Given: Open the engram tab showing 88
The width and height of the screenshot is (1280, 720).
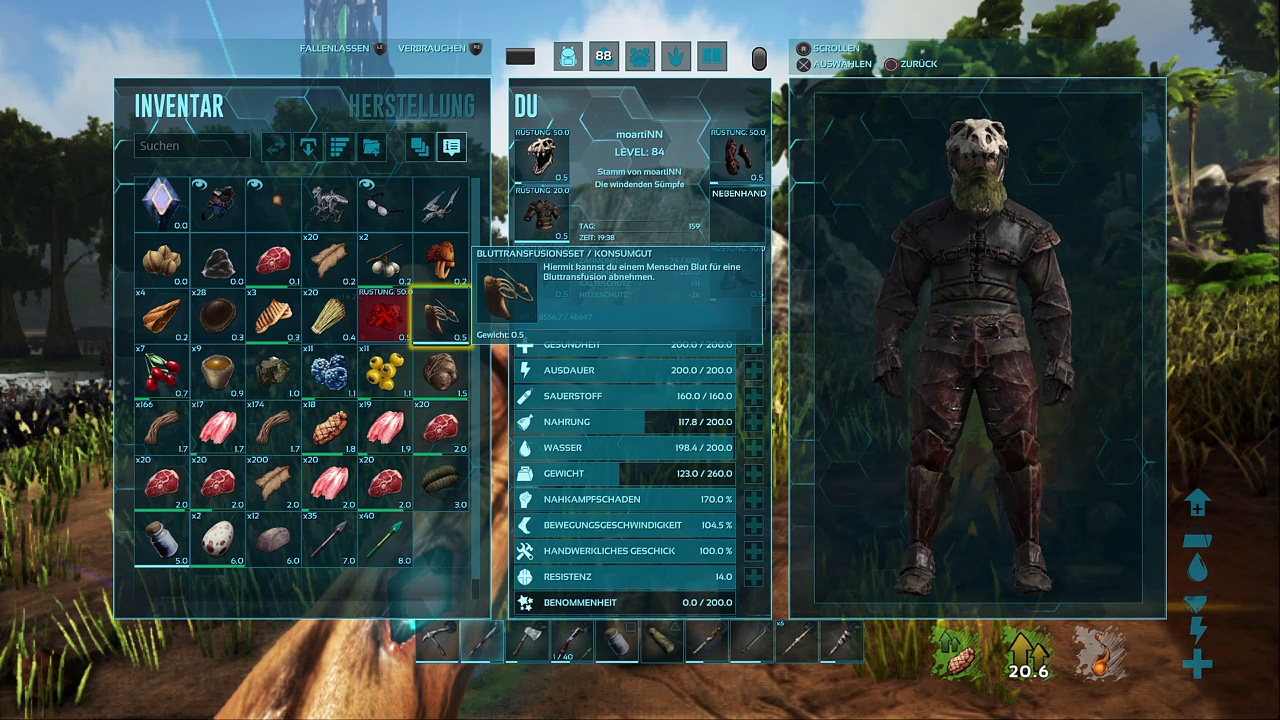Looking at the screenshot, I should pos(603,57).
